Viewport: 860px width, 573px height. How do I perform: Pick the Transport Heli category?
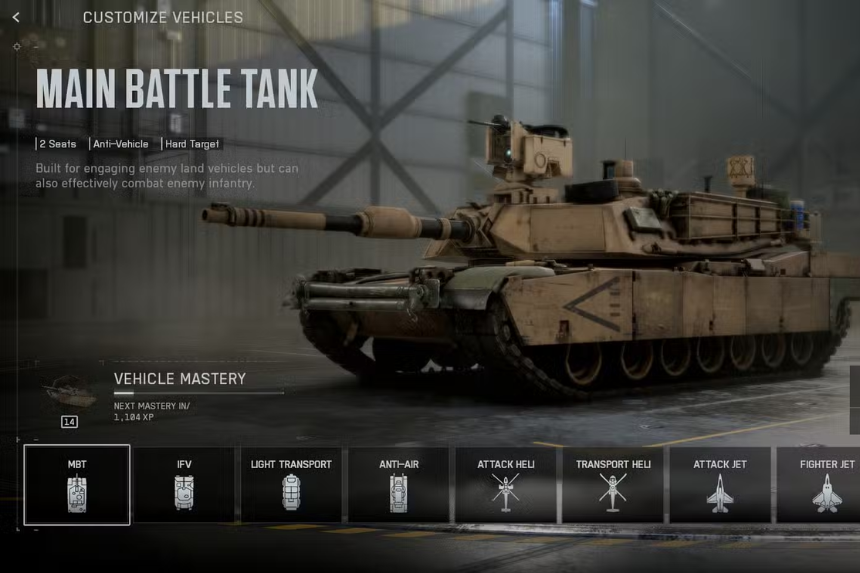pos(612,485)
